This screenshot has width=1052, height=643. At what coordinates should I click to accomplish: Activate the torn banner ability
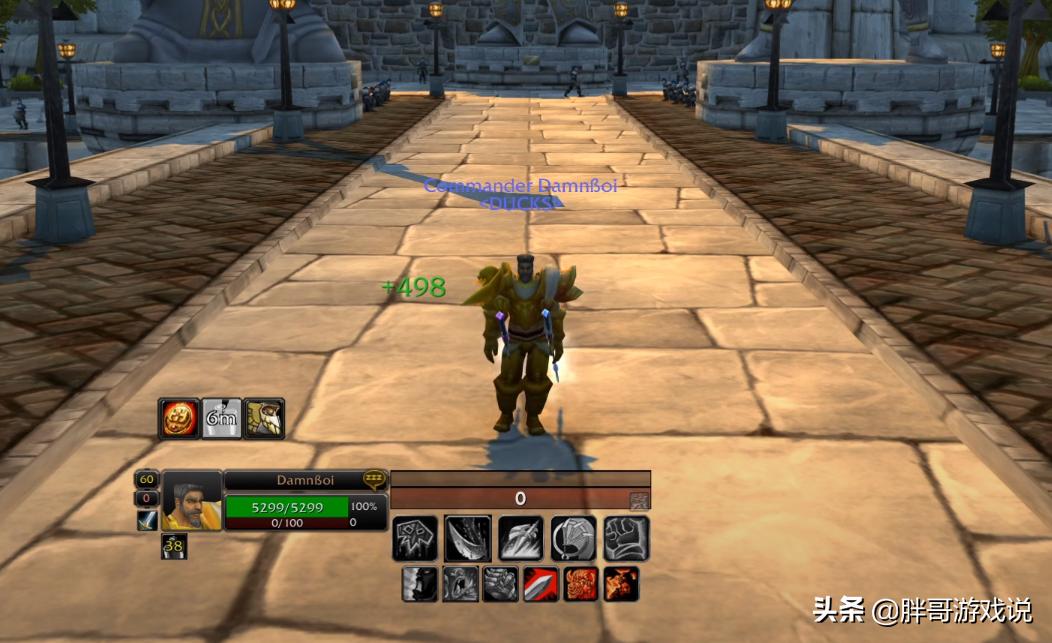(415, 538)
